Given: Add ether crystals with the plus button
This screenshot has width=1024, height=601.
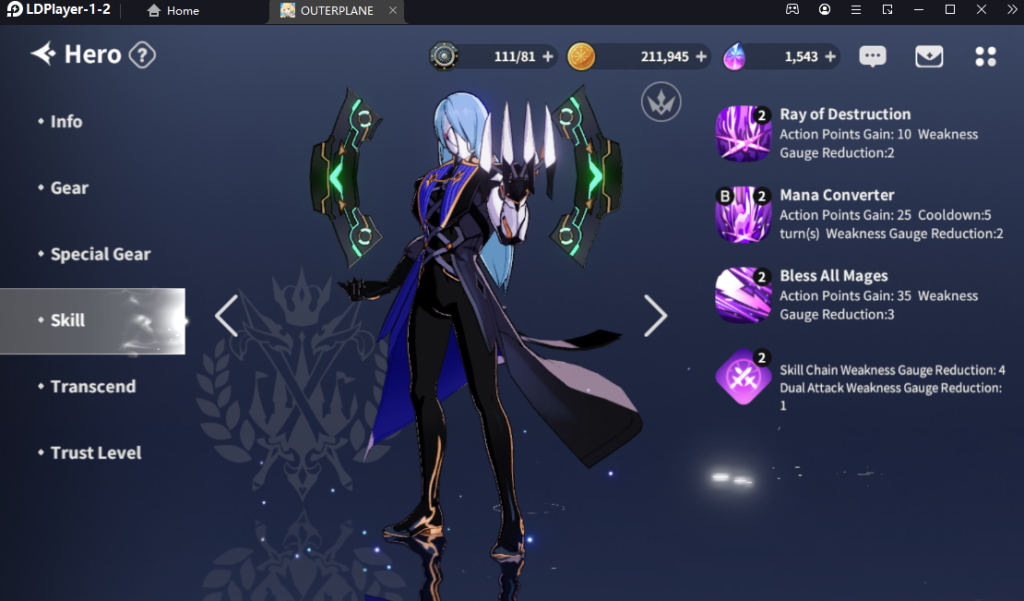Looking at the screenshot, I should click(x=830, y=57).
